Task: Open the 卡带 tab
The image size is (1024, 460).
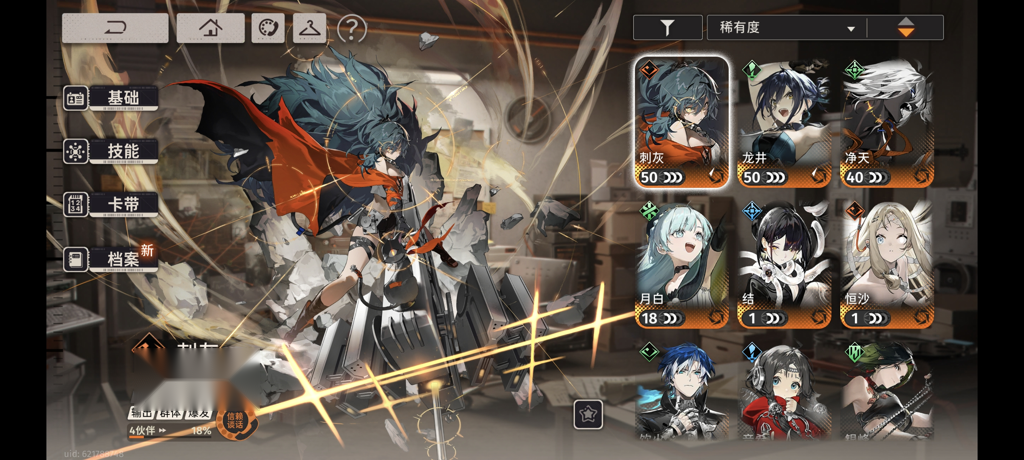Action: pos(112,204)
